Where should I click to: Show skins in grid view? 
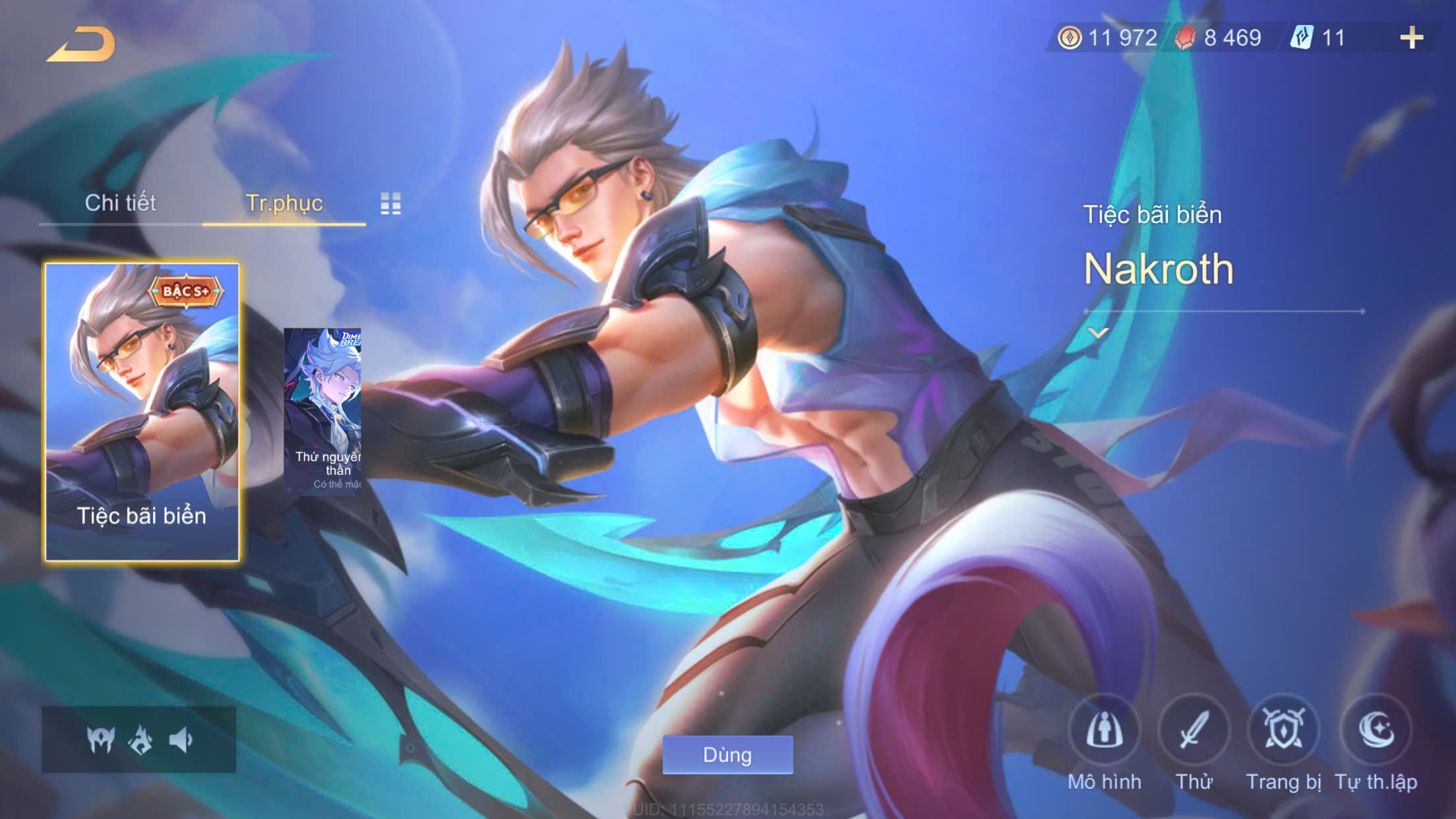pos(390,204)
